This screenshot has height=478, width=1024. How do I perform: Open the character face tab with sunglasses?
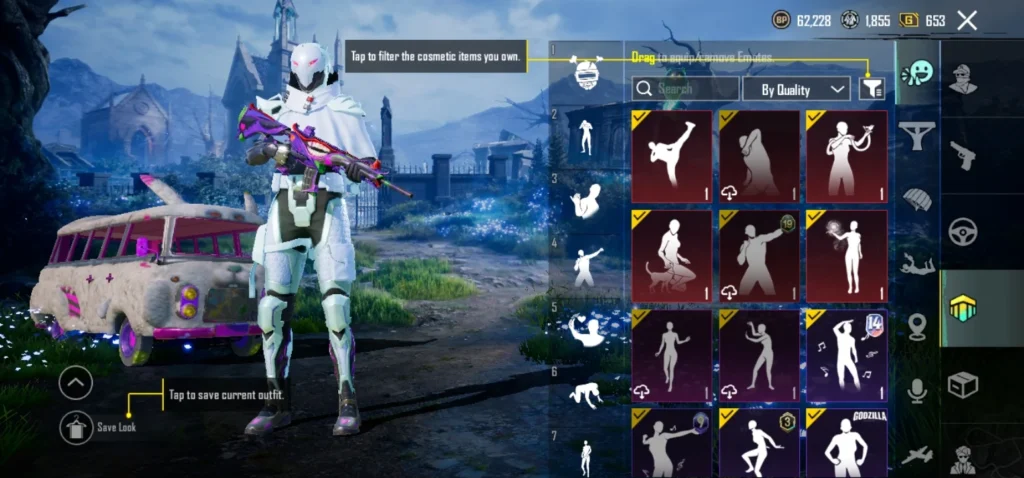[963, 78]
